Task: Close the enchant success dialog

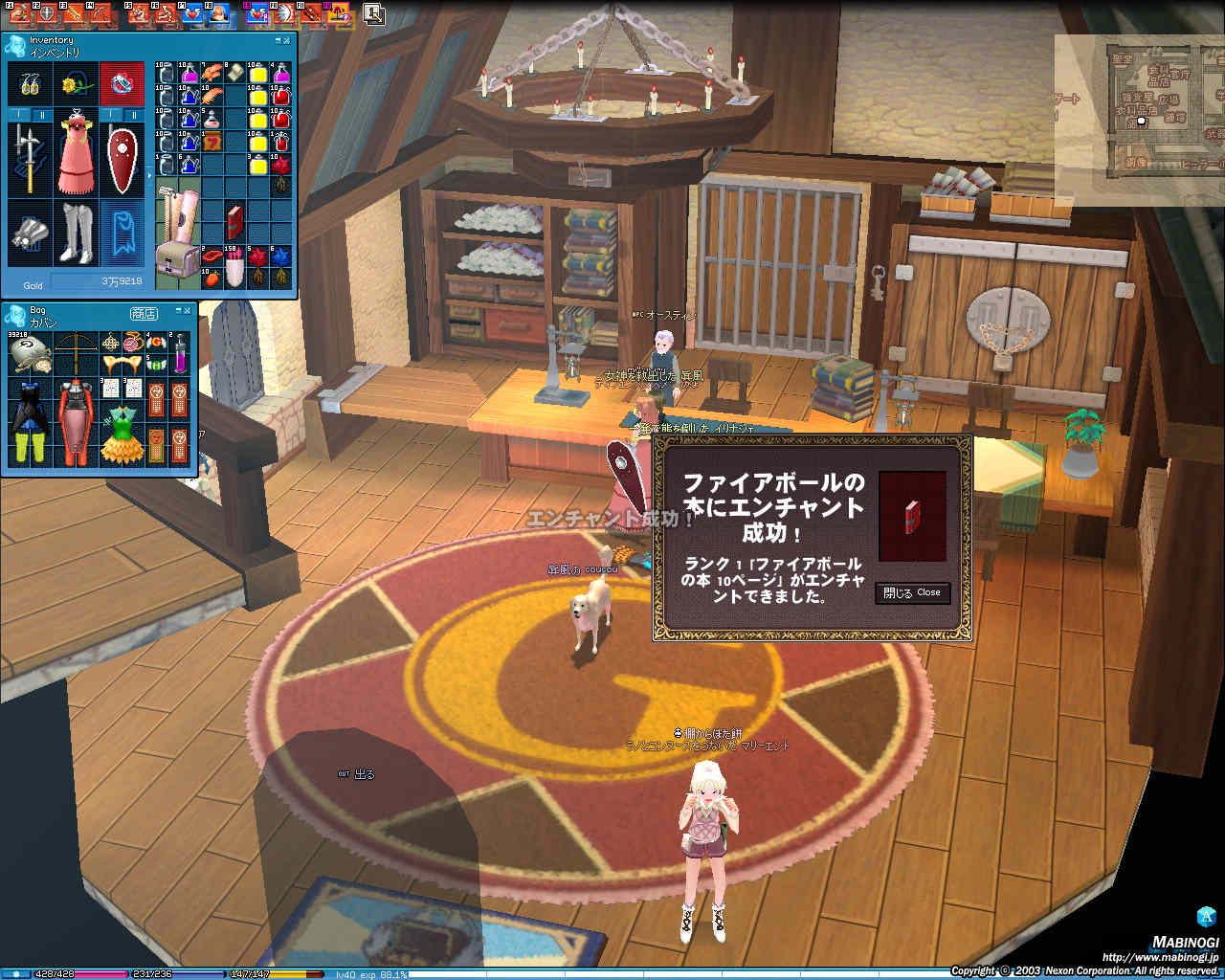Action: (x=912, y=593)
